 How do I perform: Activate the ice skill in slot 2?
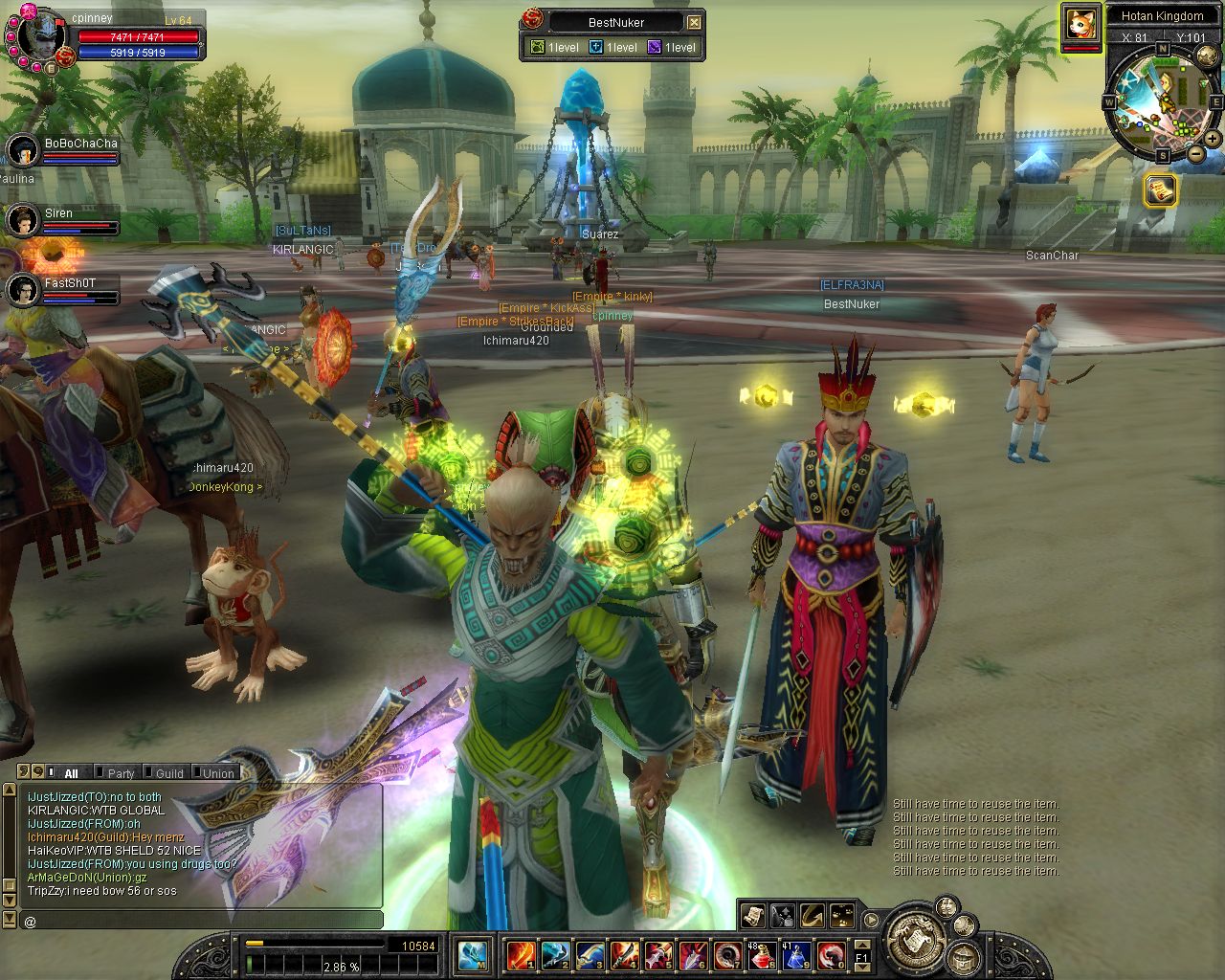point(555,954)
